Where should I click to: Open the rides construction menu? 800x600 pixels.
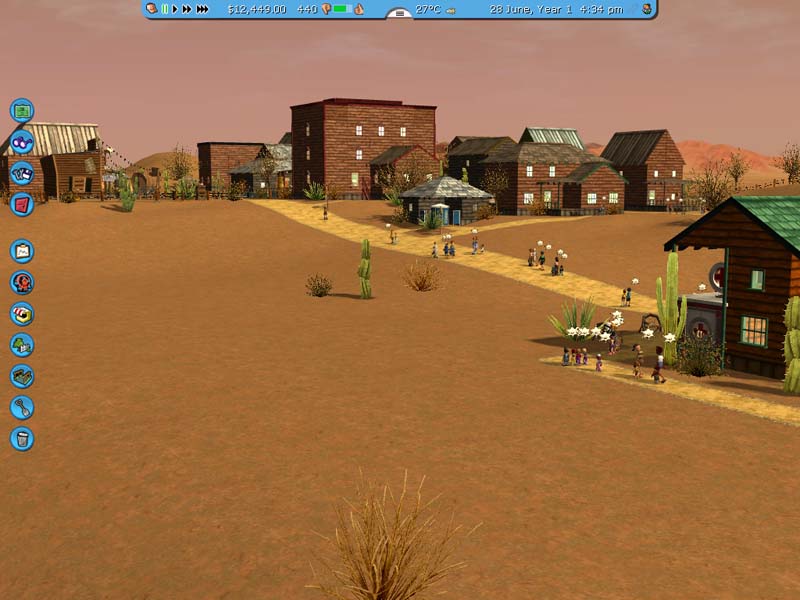[x=22, y=282]
